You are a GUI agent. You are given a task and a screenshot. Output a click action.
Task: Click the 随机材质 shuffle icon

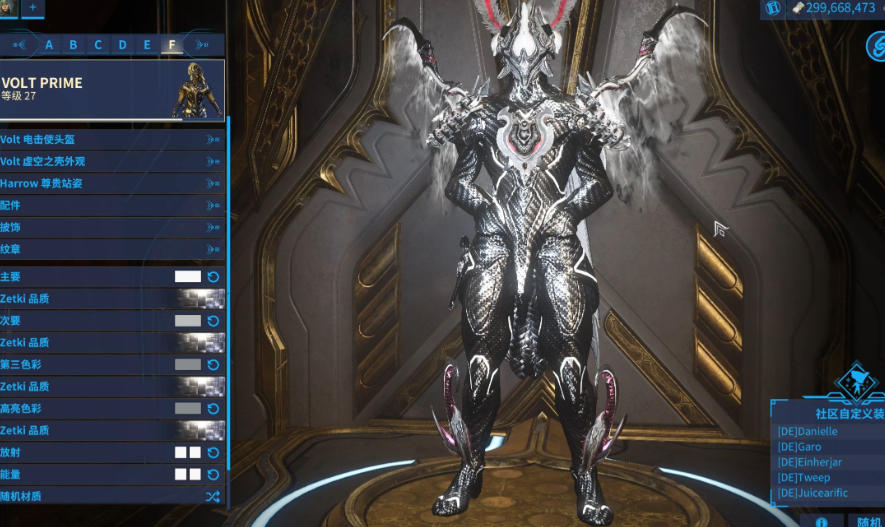click(x=213, y=496)
